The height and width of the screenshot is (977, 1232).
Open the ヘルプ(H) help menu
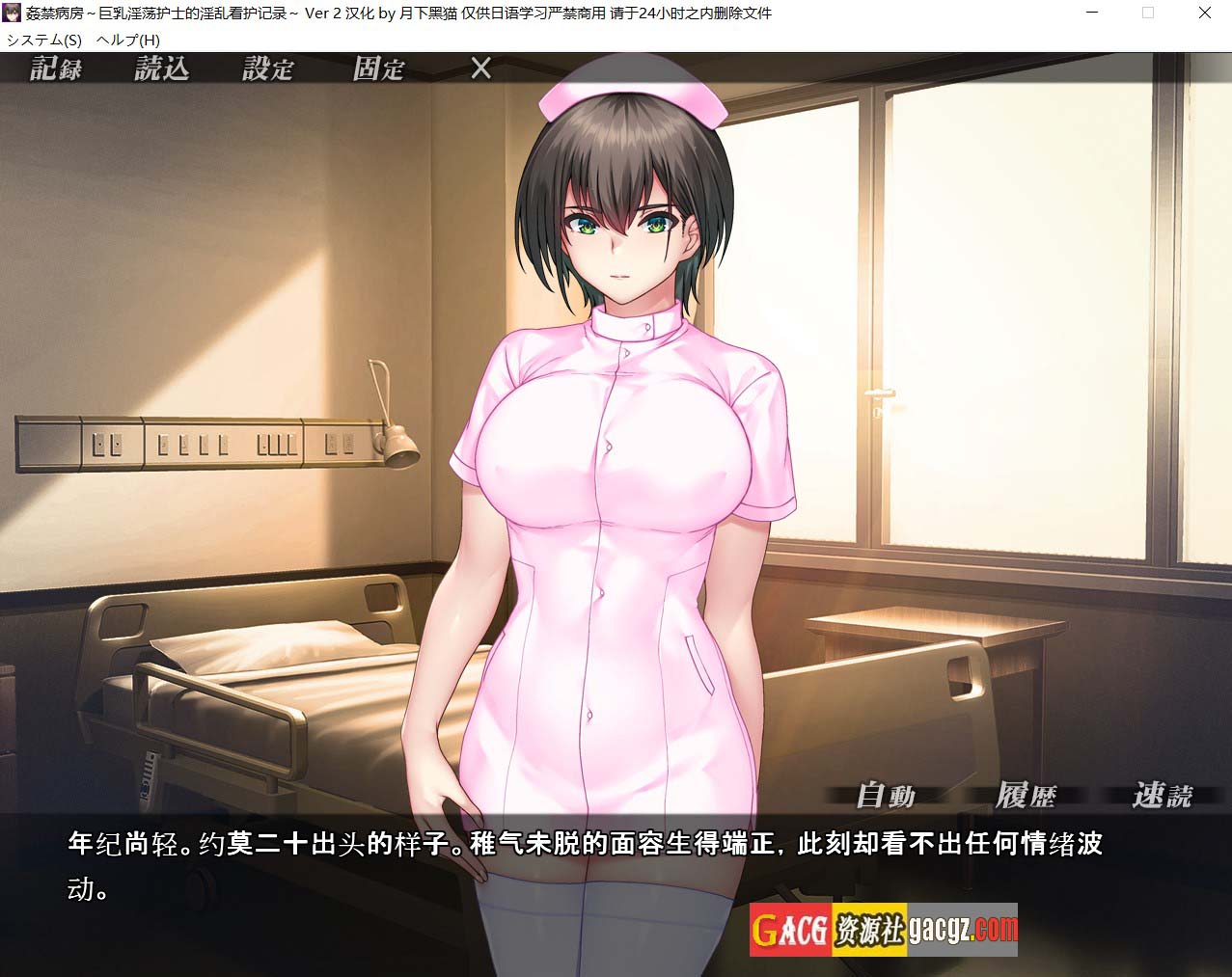pyautogui.click(x=128, y=40)
